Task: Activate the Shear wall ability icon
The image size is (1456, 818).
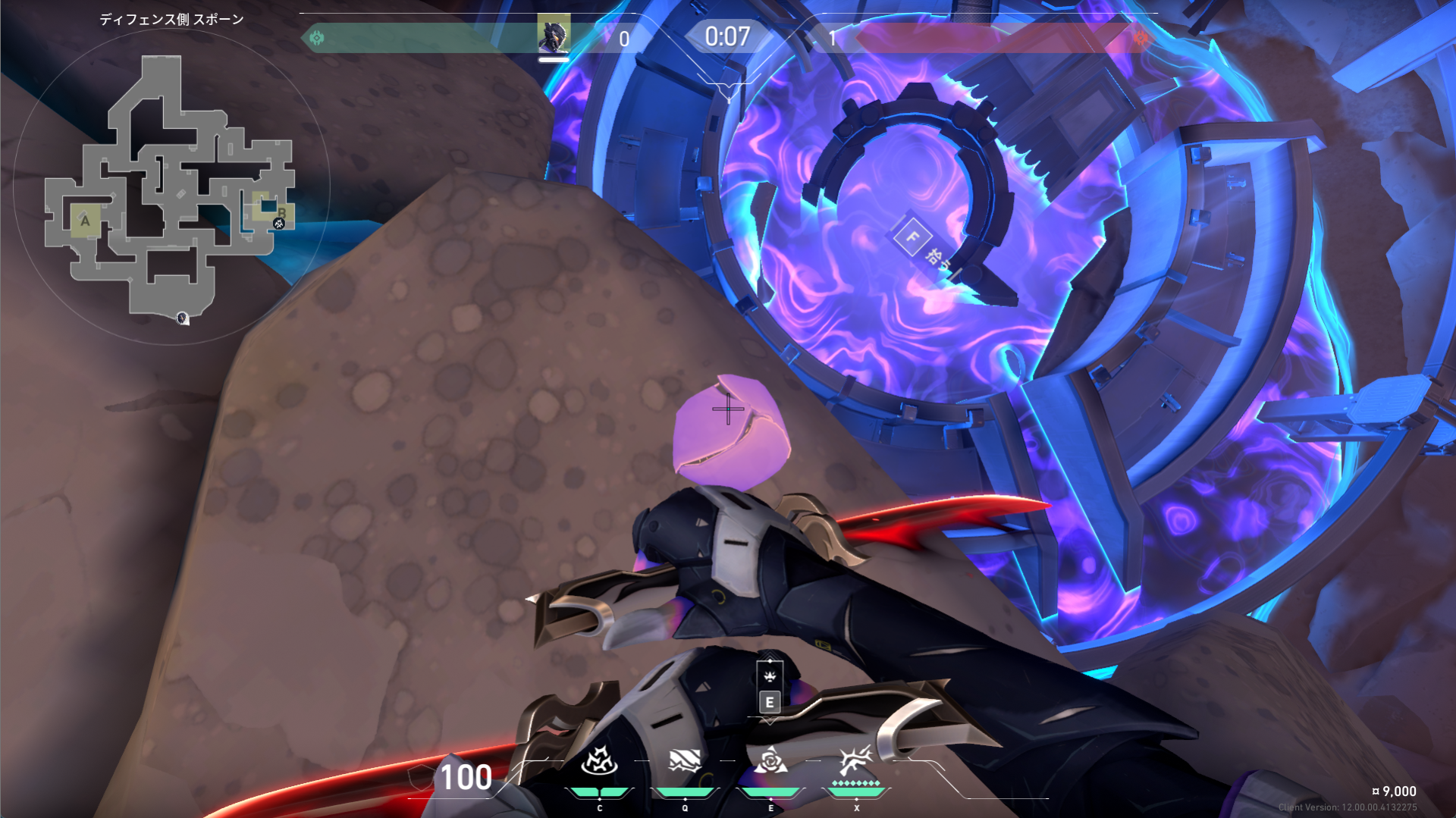Action: [684, 760]
